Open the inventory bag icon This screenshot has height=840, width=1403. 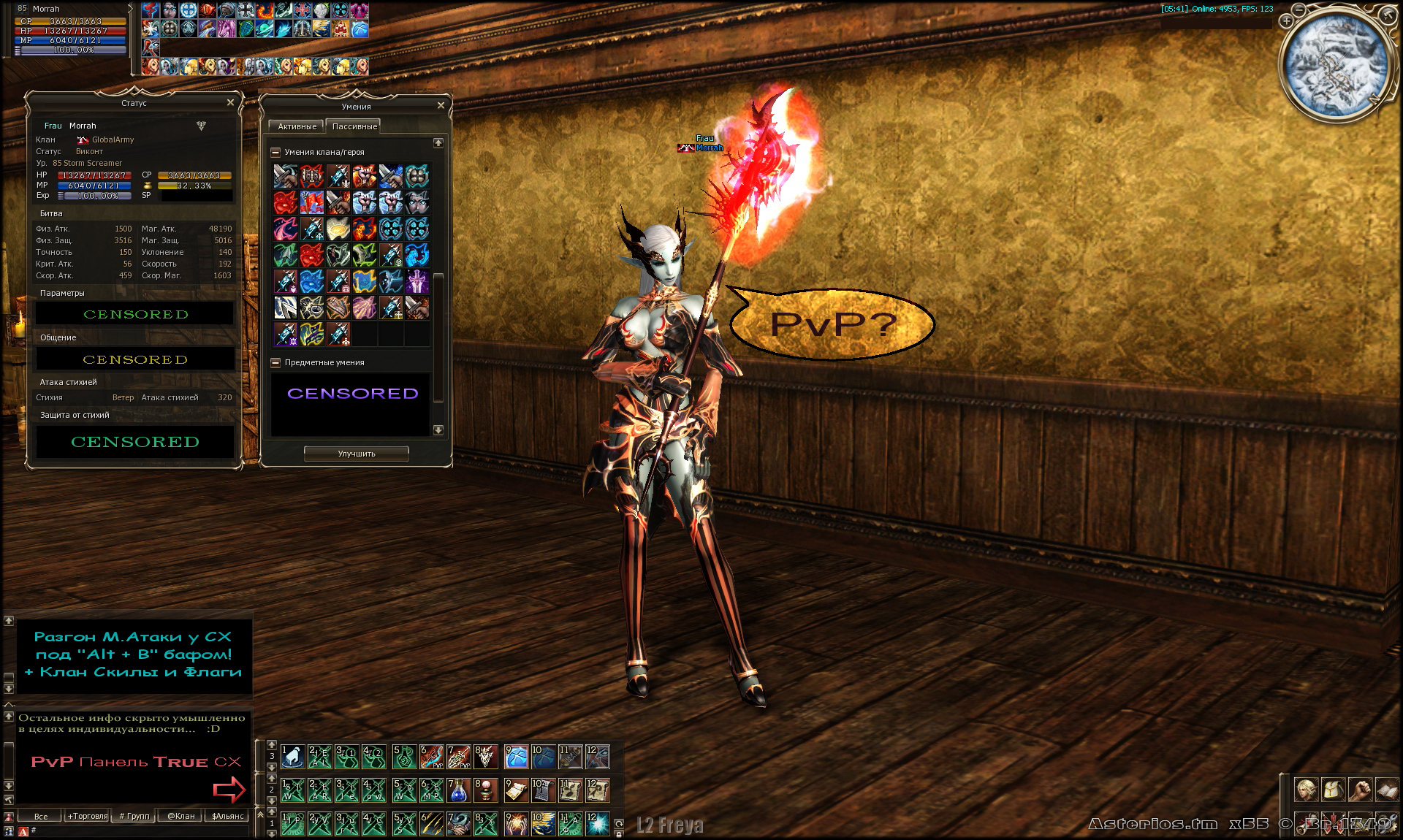[x=1333, y=790]
